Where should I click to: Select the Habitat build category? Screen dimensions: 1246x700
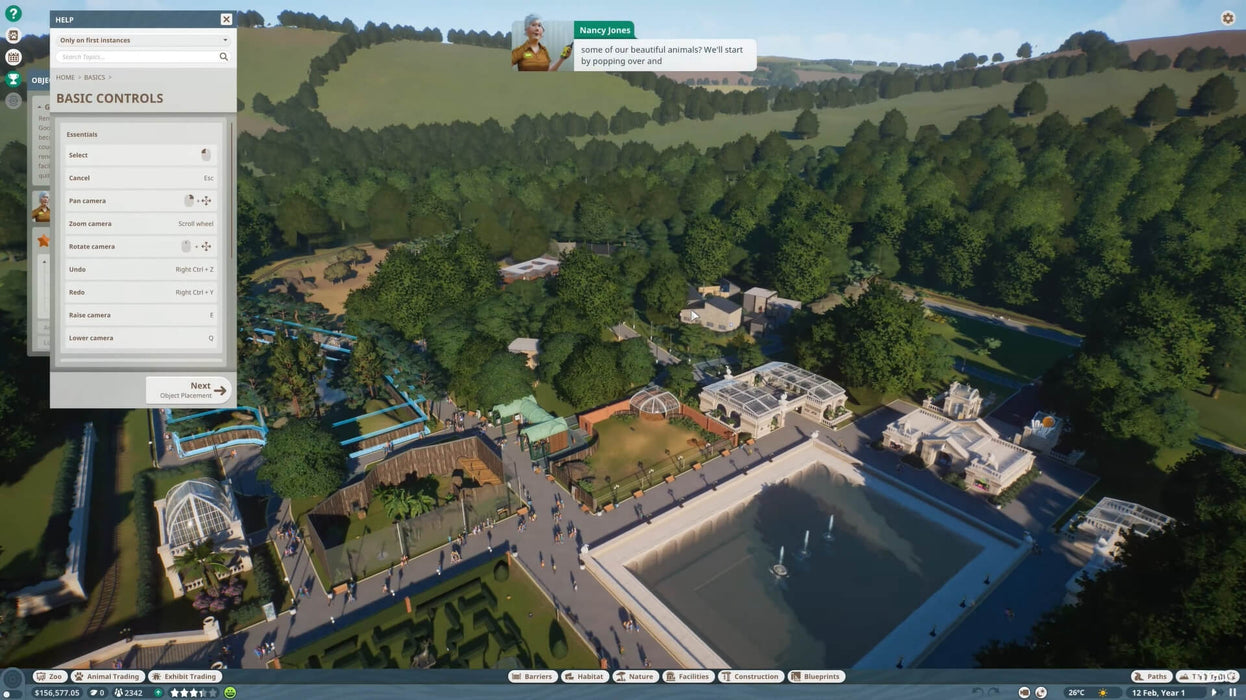pos(585,677)
